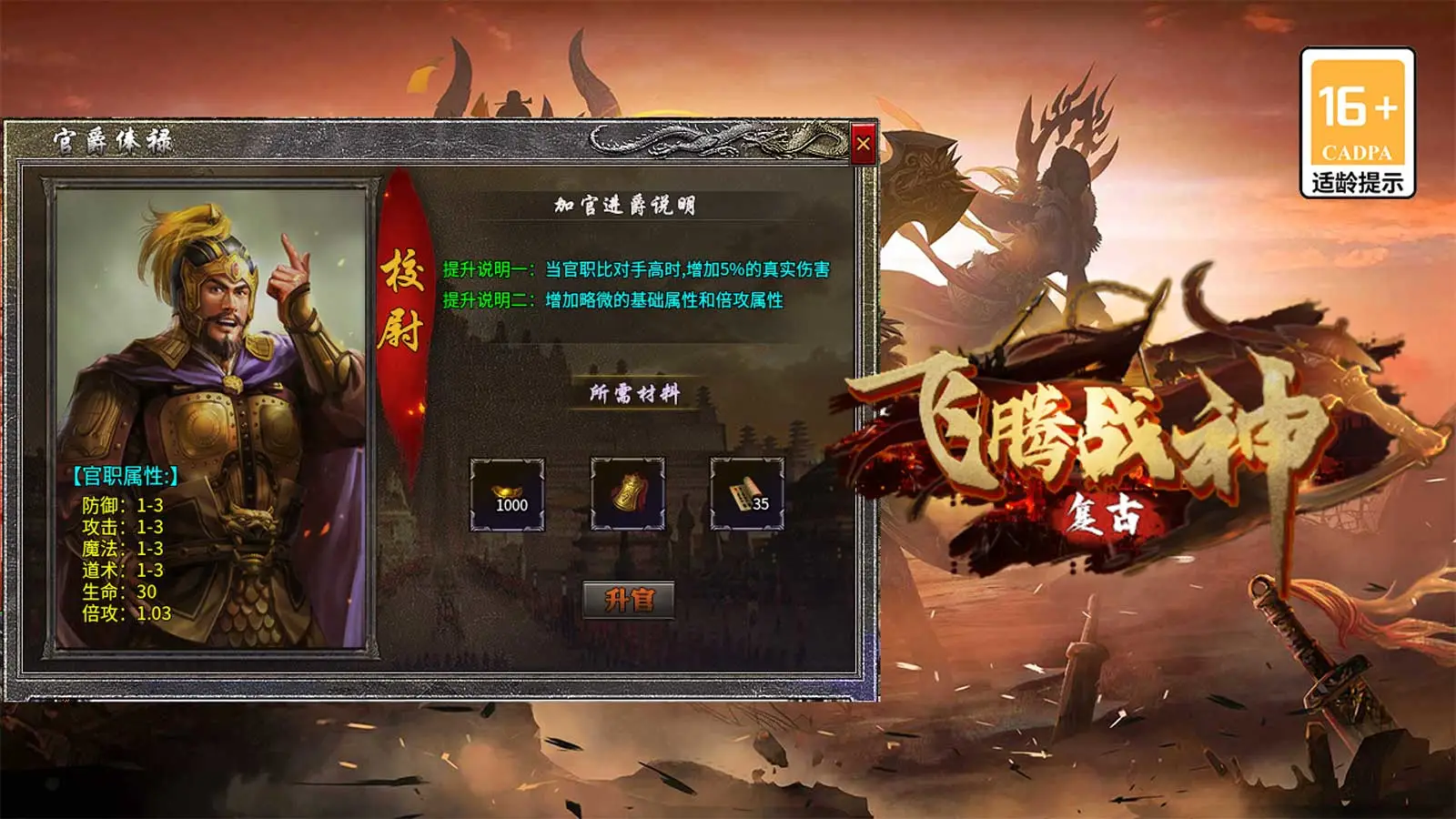
Task: Click the 适龄提示 text under the rating badge
Action: 1356,180
